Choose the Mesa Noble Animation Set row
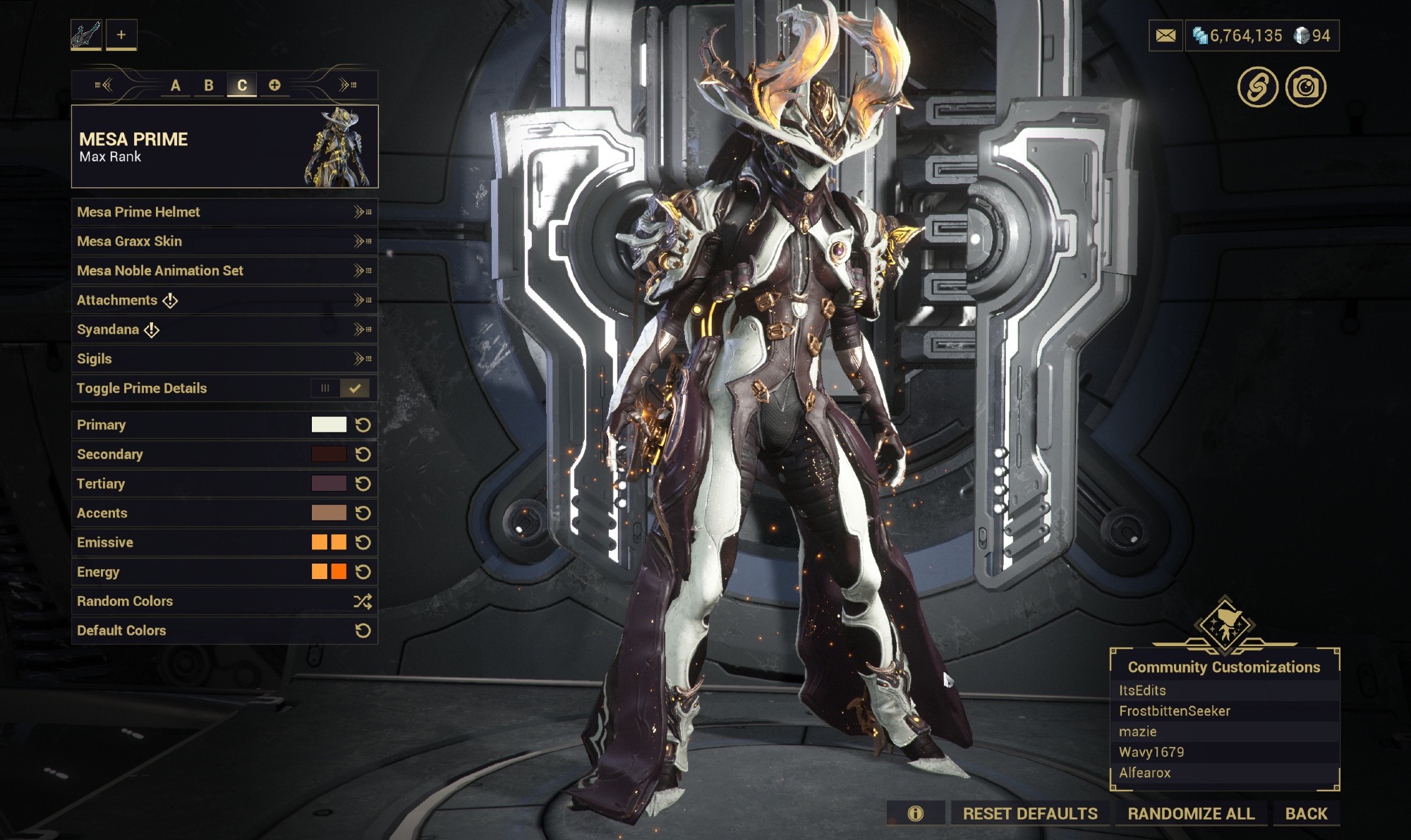This screenshot has height=840, width=1411. pyautogui.click(x=224, y=271)
